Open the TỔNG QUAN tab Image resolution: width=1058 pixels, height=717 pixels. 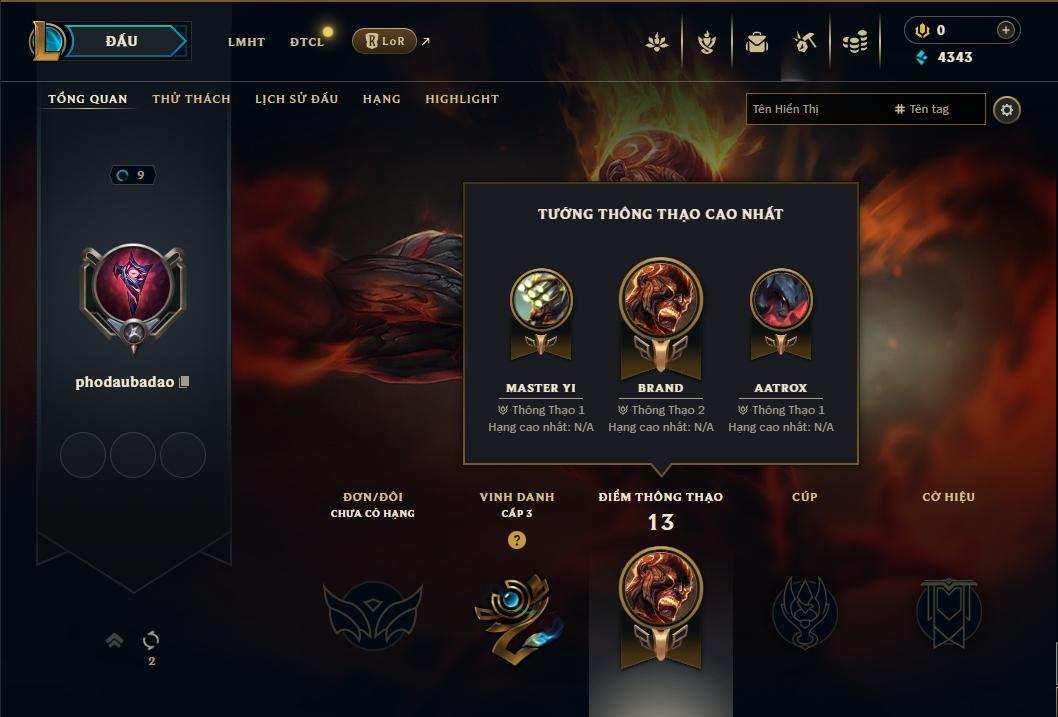click(88, 99)
